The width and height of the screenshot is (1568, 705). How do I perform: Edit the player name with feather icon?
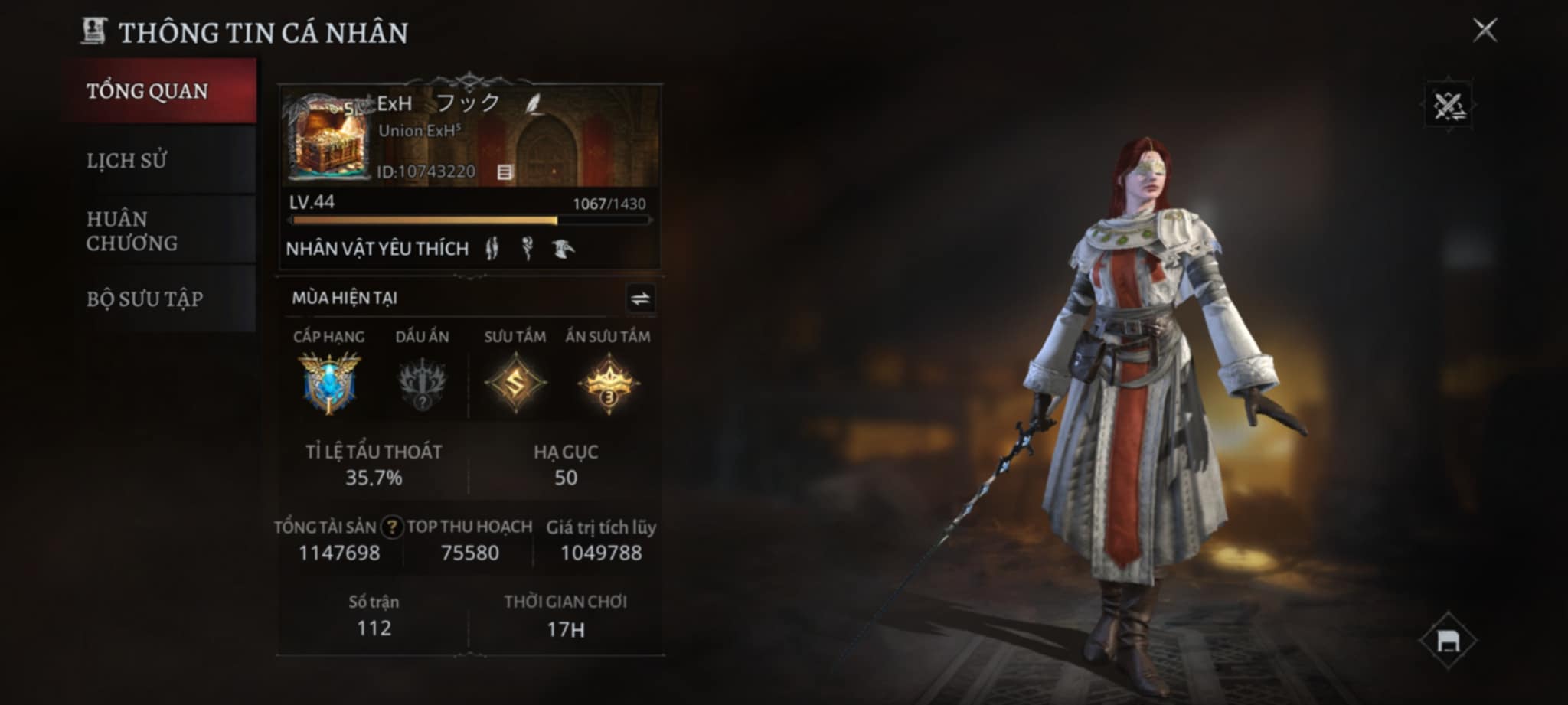(533, 103)
